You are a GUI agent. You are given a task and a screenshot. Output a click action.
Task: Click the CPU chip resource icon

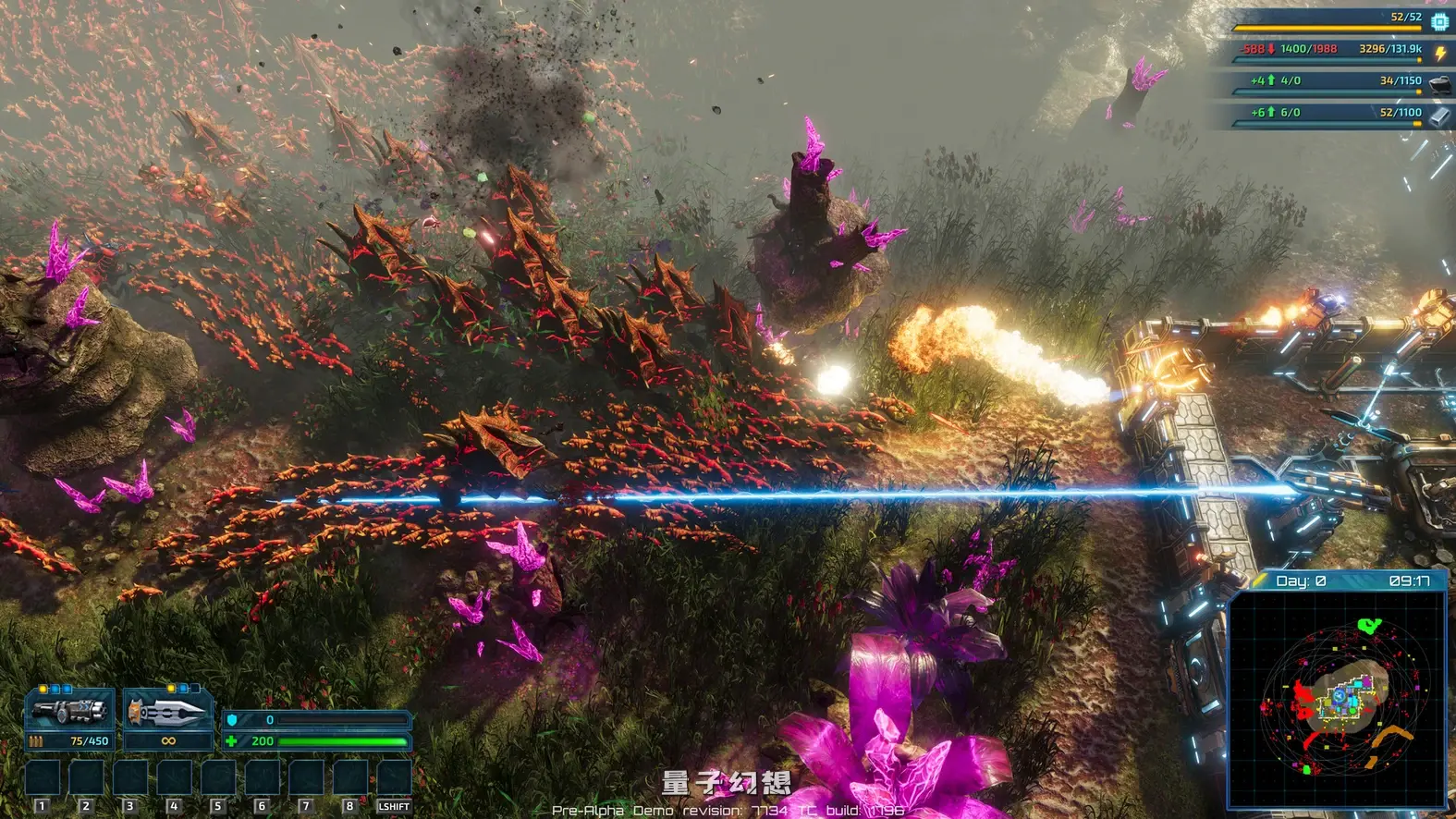coord(1438,22)
